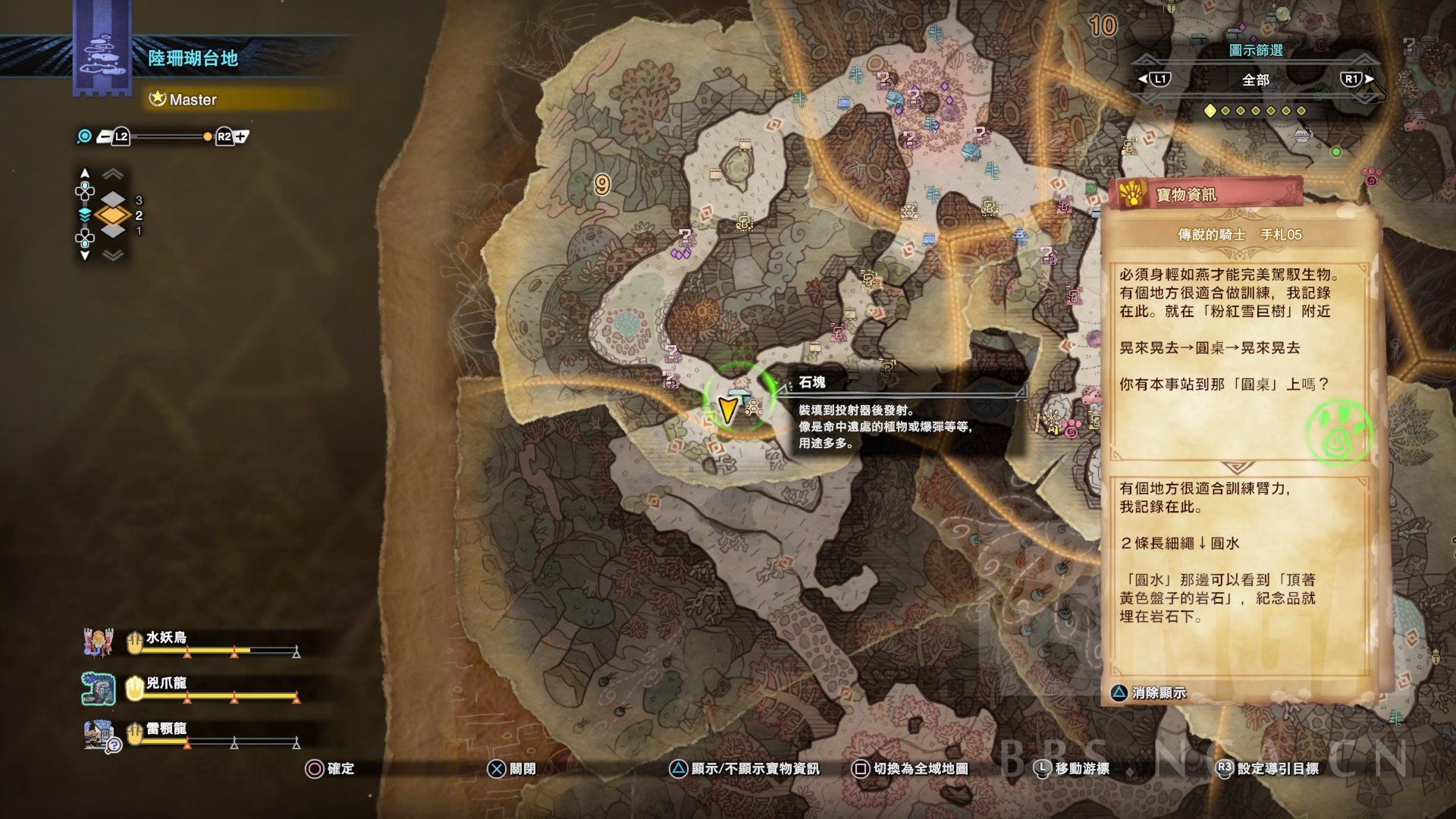Select 水妖鳥 in the monster list
This screenshot has width=1456, height=819.
tap(166, 638)
